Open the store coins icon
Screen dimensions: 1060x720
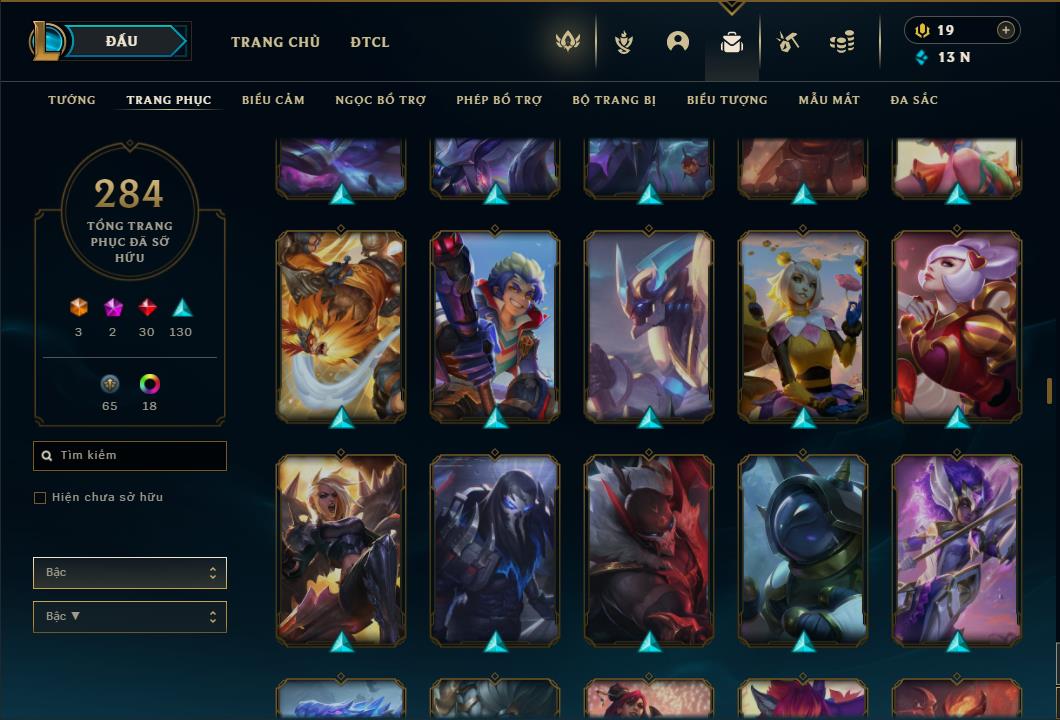(x=842, y=42)
